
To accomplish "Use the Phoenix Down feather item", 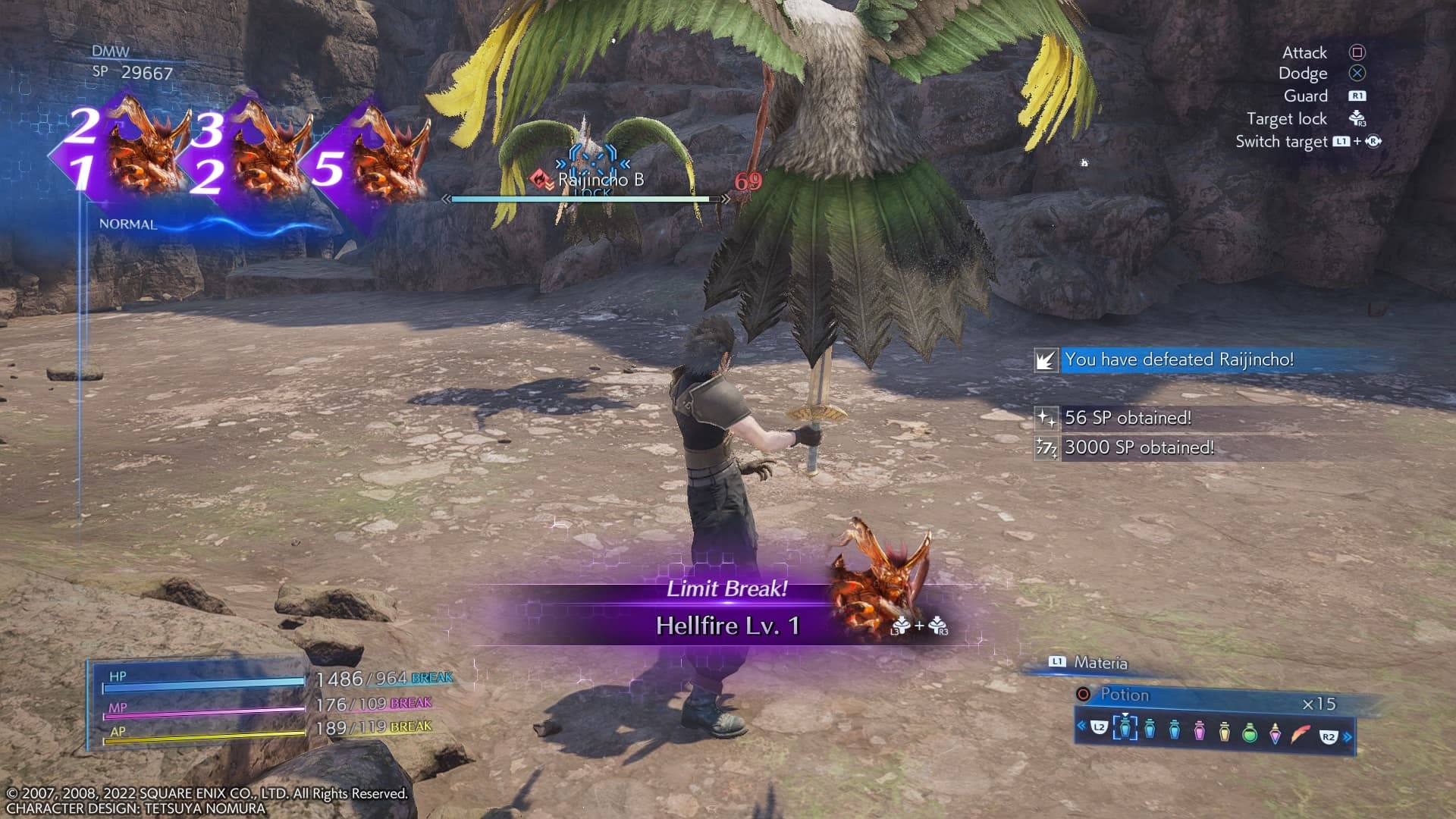I will [x=1301, y=733].
